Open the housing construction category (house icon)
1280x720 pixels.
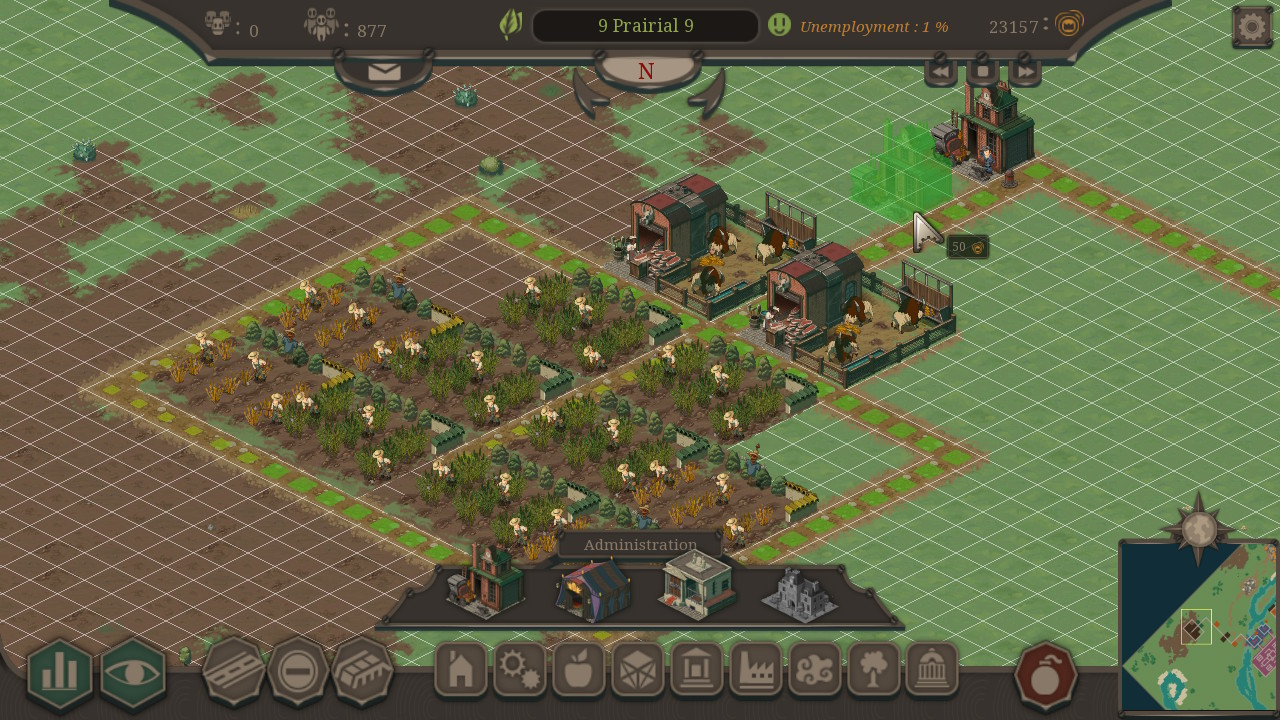point(460,672)
